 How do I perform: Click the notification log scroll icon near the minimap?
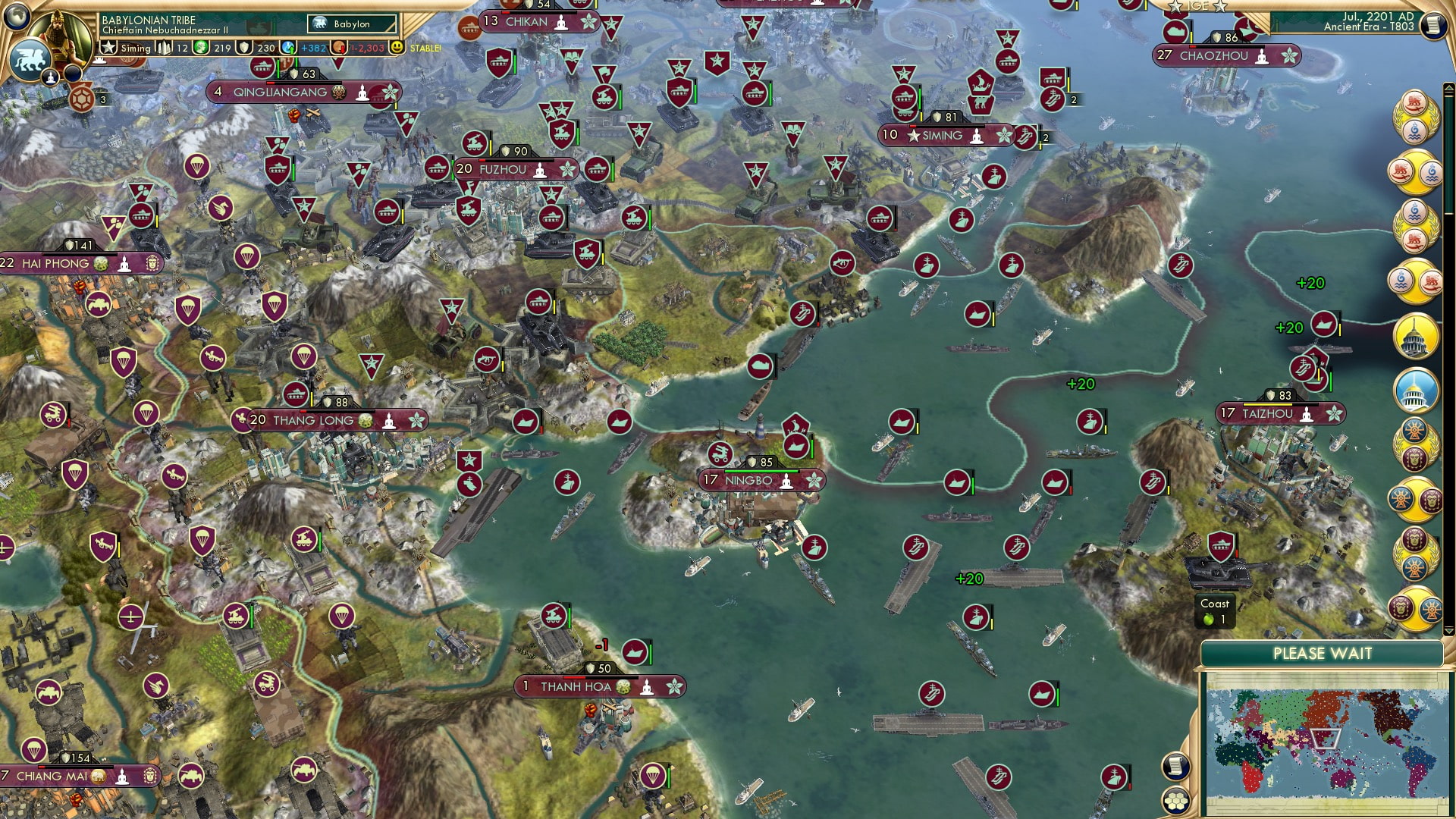click(1174, 767)
